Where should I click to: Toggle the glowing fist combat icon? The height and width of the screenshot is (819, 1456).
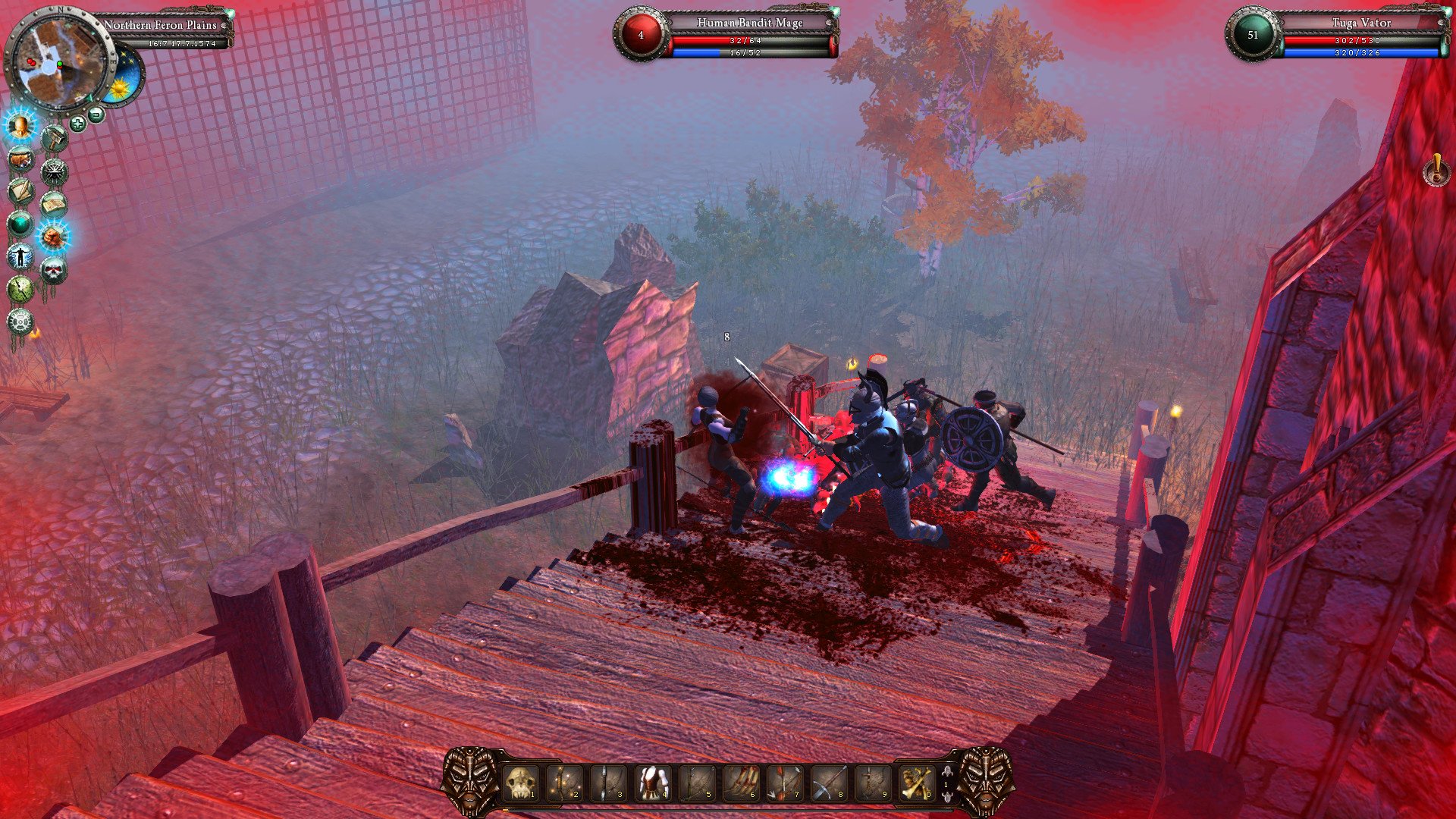[55, 236]
